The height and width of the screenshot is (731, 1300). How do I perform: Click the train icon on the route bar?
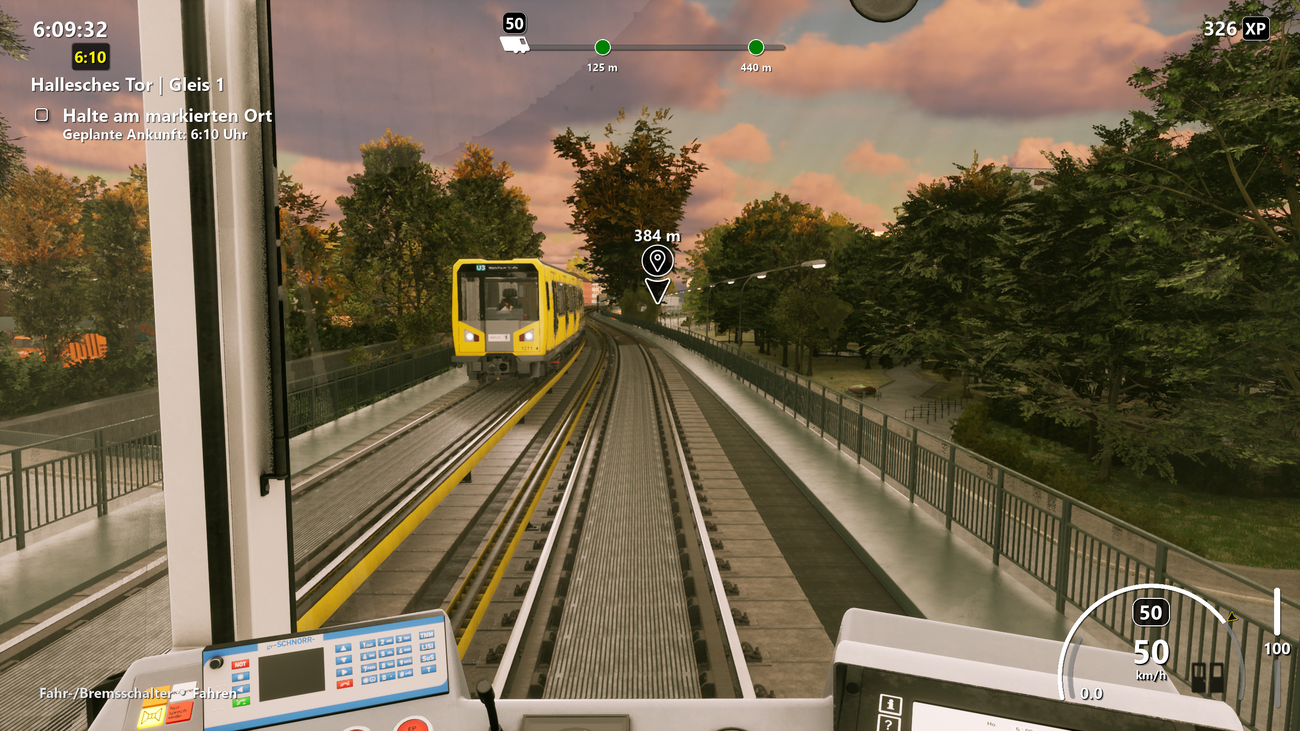[514, 45]
